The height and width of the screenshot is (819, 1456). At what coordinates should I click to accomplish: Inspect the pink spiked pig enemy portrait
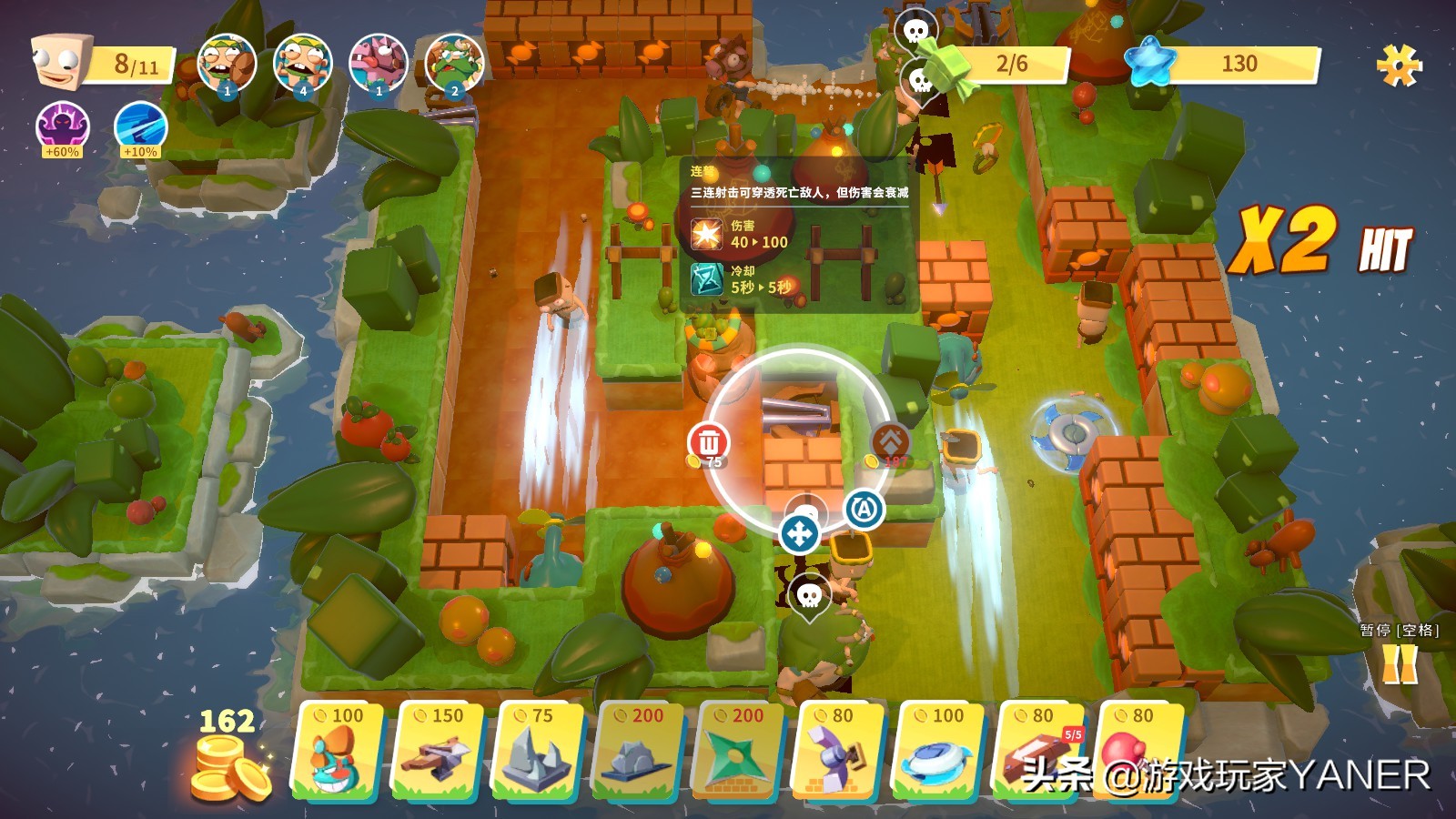pos(379,64)
